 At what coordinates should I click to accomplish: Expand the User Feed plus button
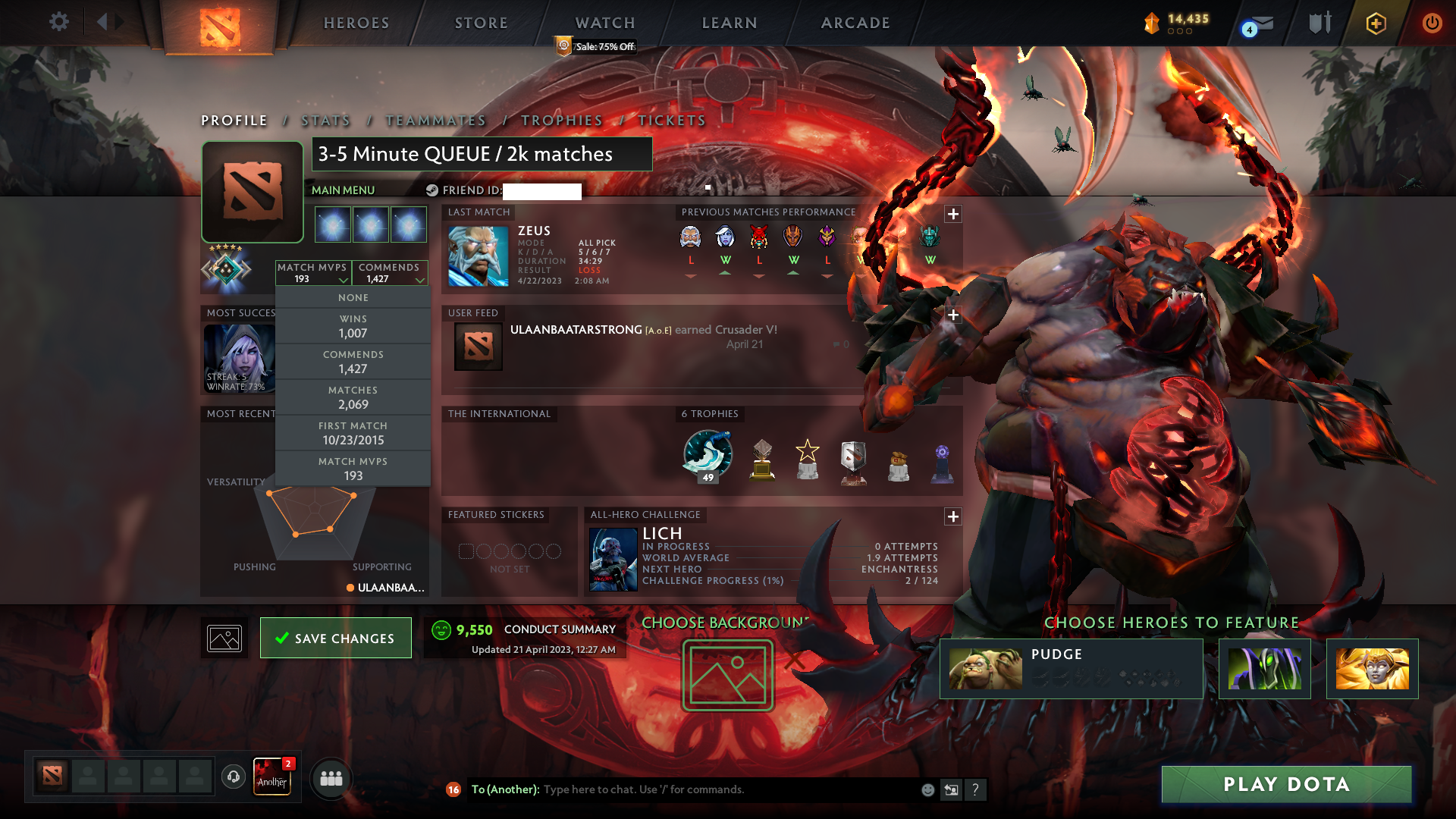952,313
